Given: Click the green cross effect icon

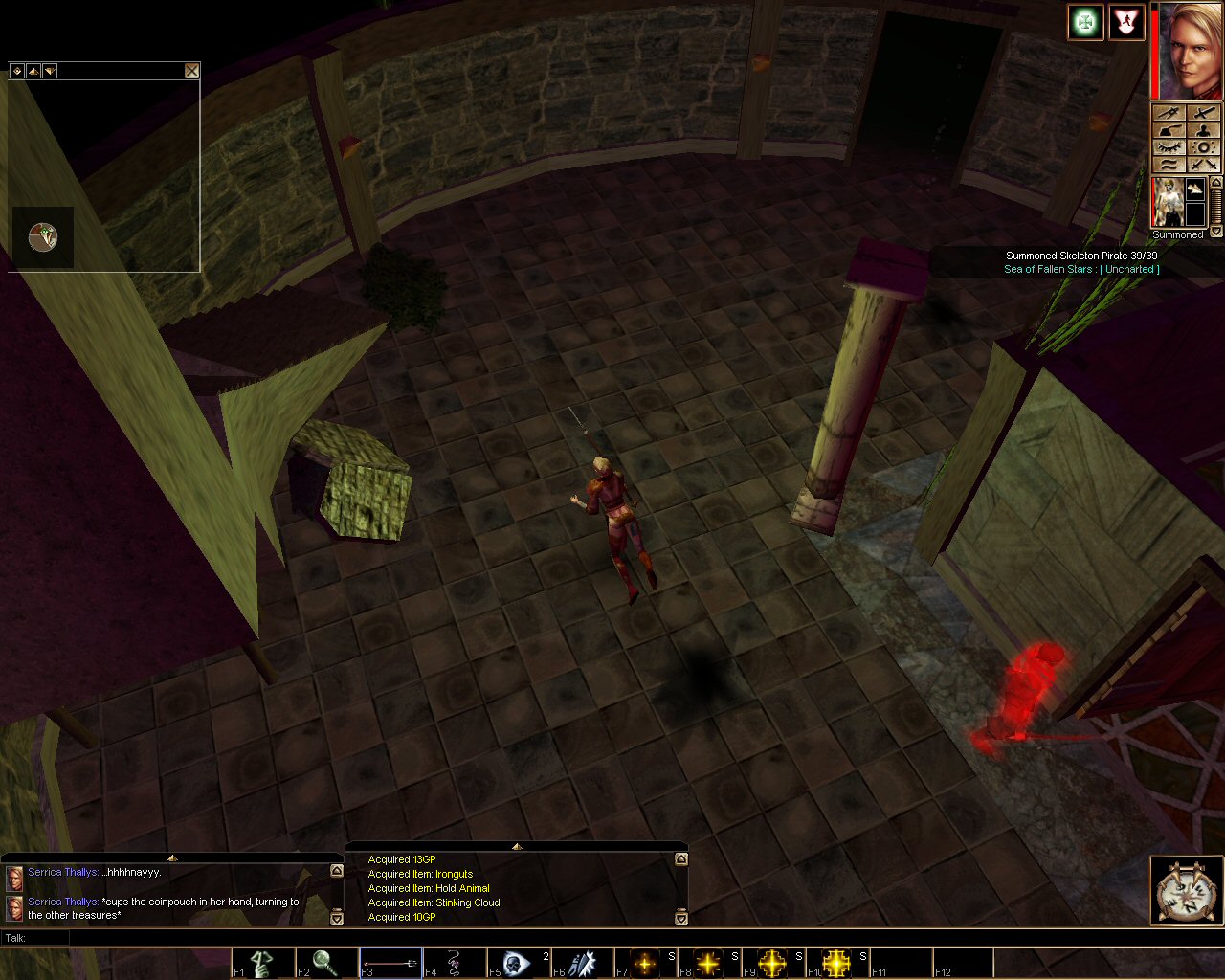Looking at the screenshot, I should coord(1085,22).
